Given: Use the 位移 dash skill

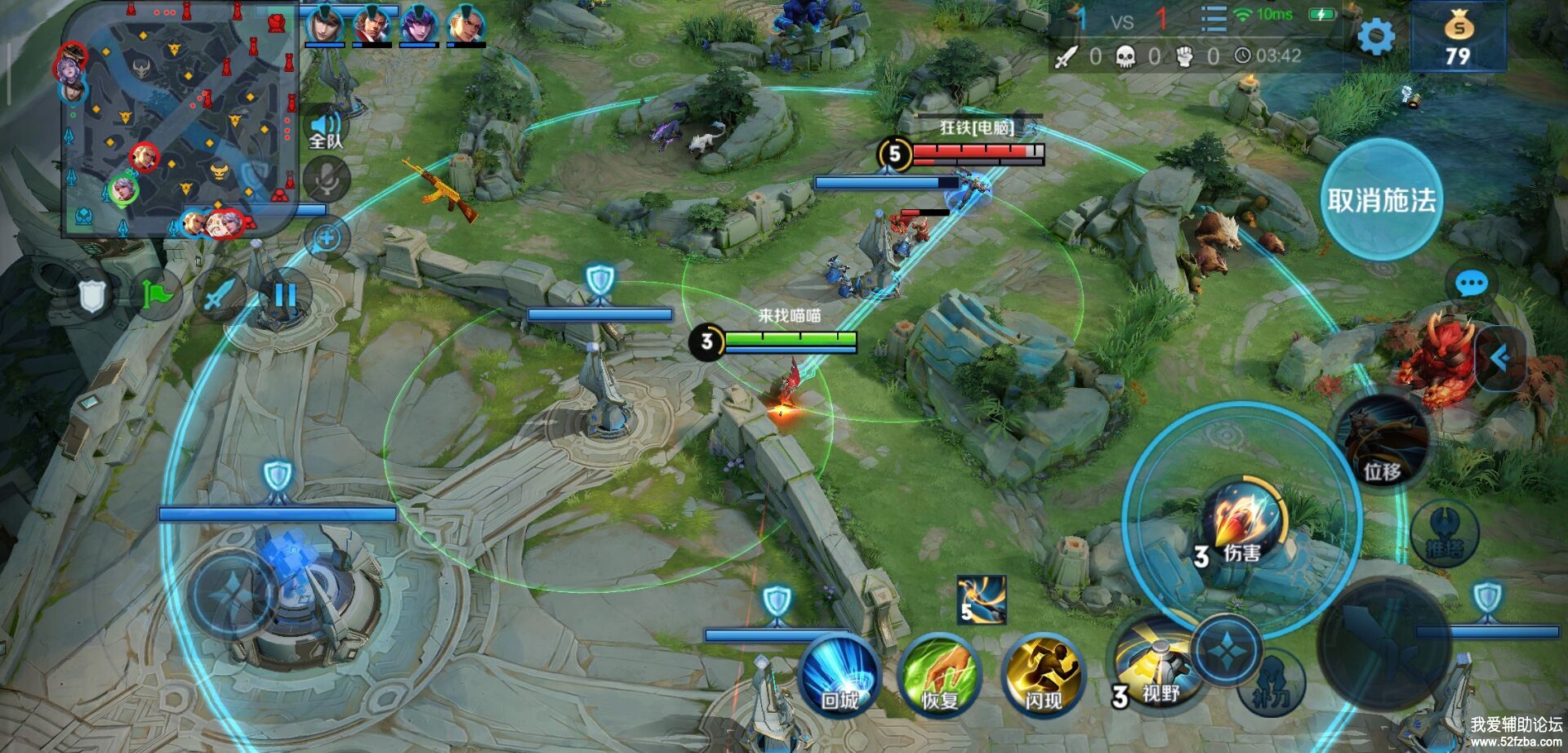Looking at the screenshot, I should [x=1382, y=445].
